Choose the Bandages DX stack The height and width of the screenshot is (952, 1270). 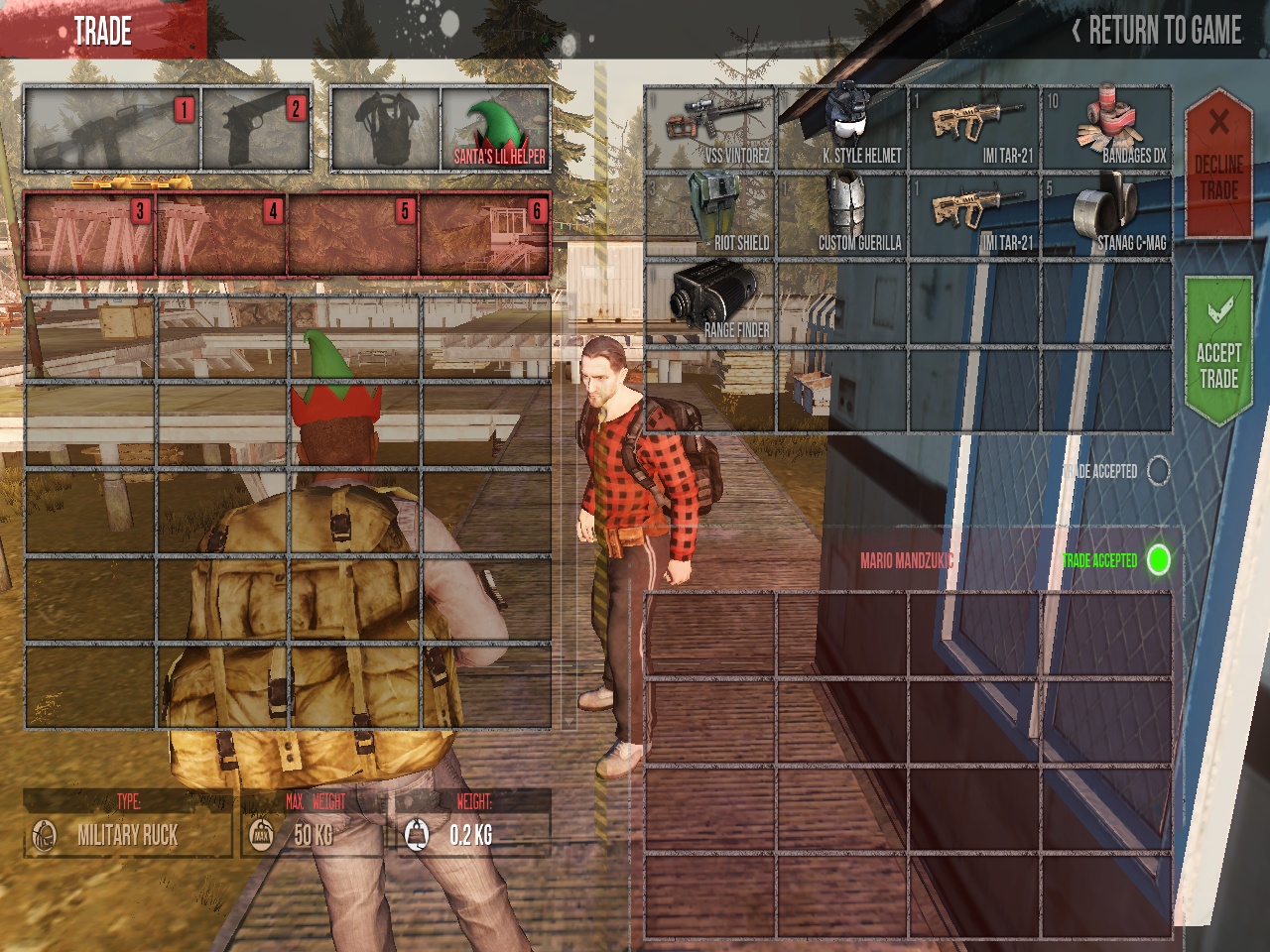tap(1105, 129)
